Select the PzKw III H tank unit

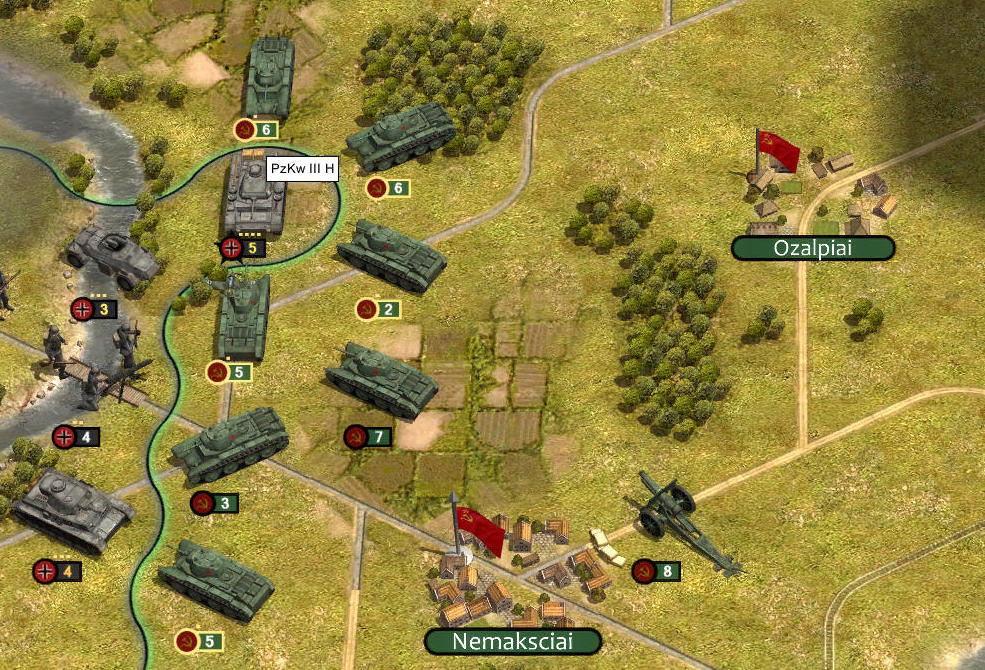click(254, 196)
